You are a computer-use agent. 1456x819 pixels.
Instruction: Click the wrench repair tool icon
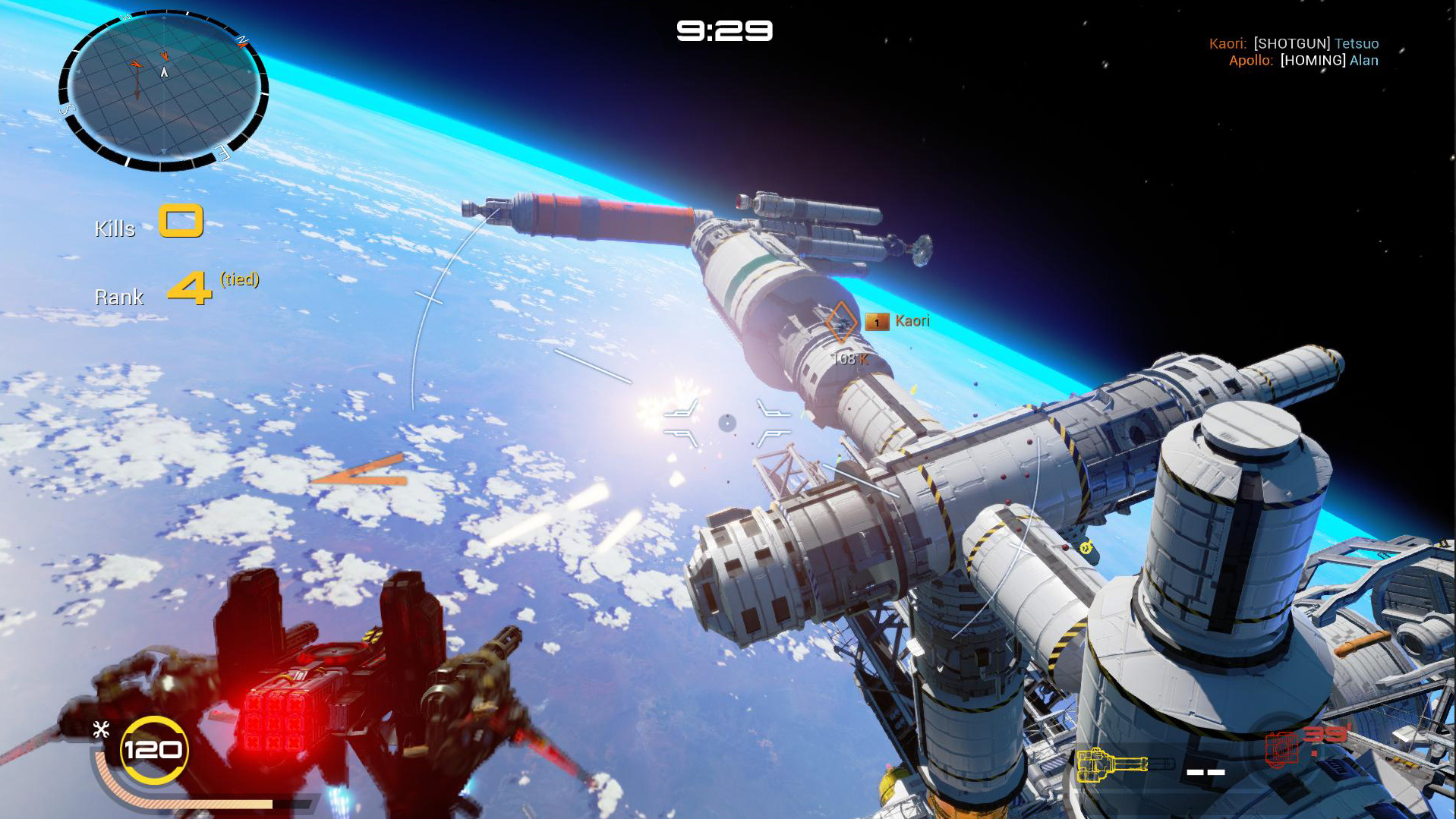click(x=102, y=729)
